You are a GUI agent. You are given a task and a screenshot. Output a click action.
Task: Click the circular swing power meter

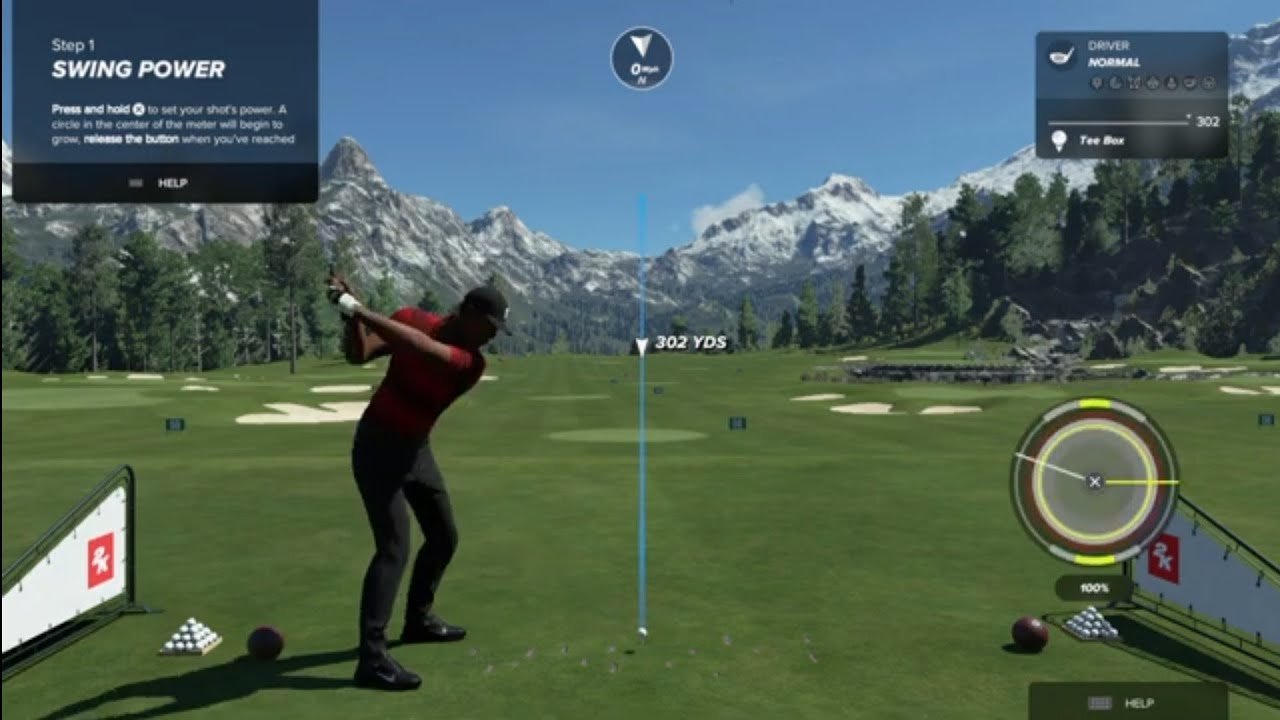(1094, 481)
